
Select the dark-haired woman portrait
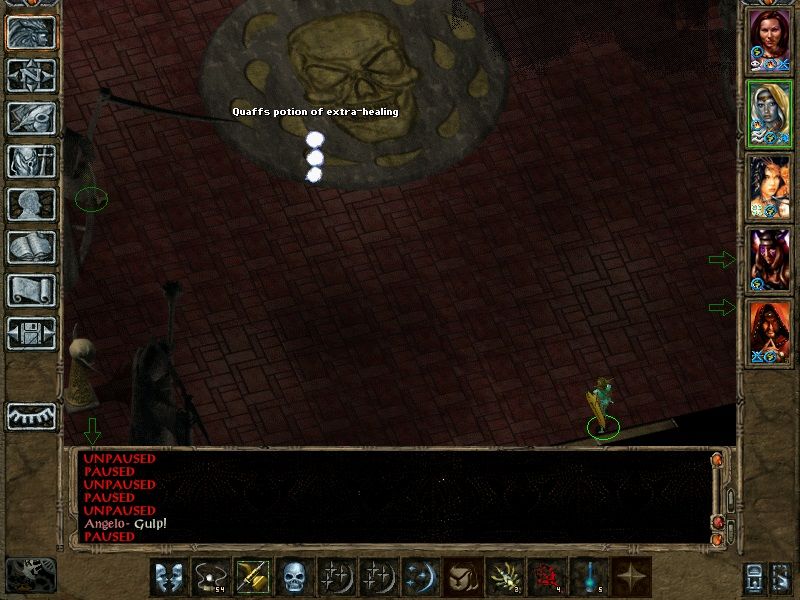769,187
